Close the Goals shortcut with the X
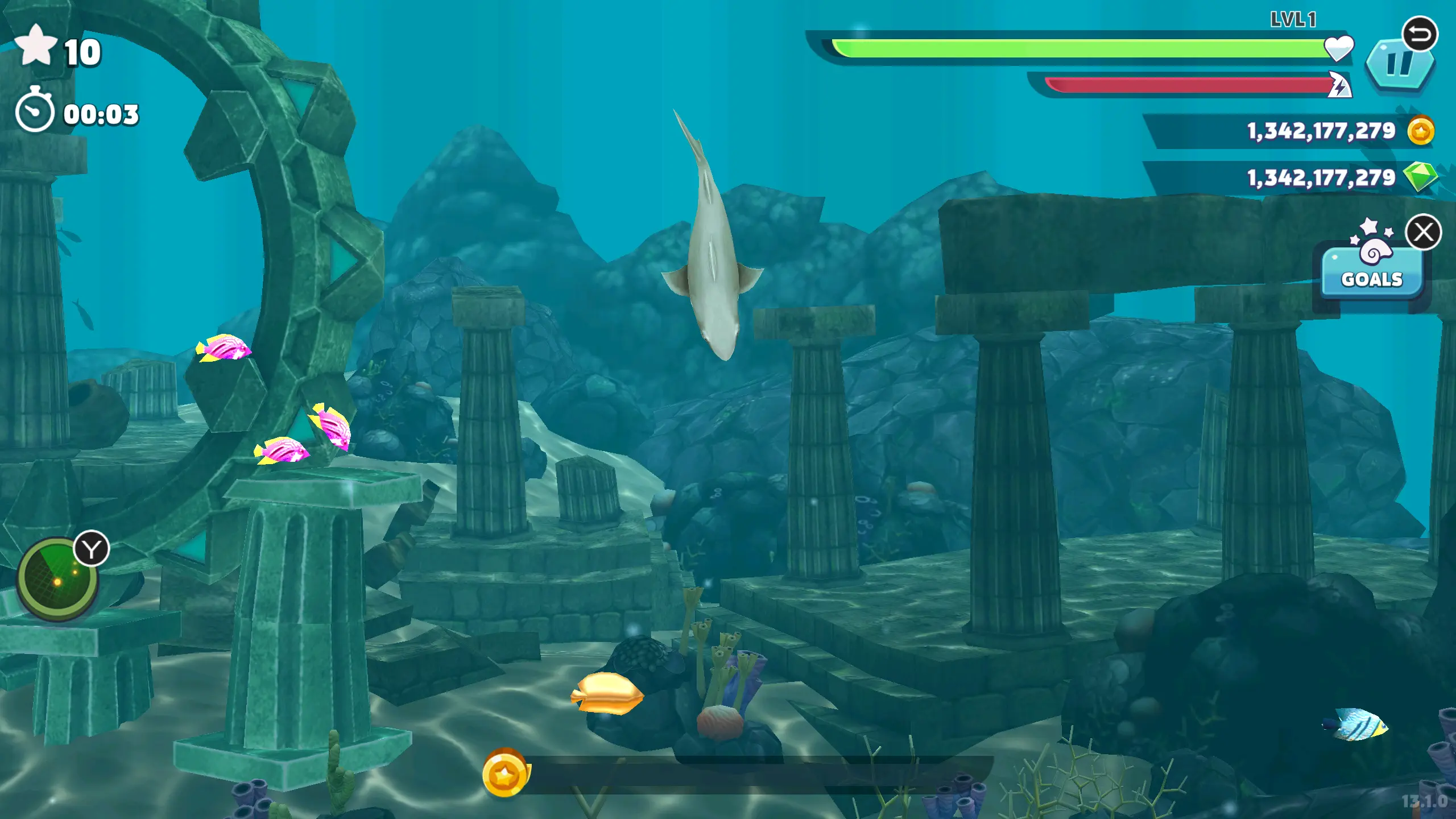Viewport: 1456px width, 819px height. click(x=1424, y=232)
